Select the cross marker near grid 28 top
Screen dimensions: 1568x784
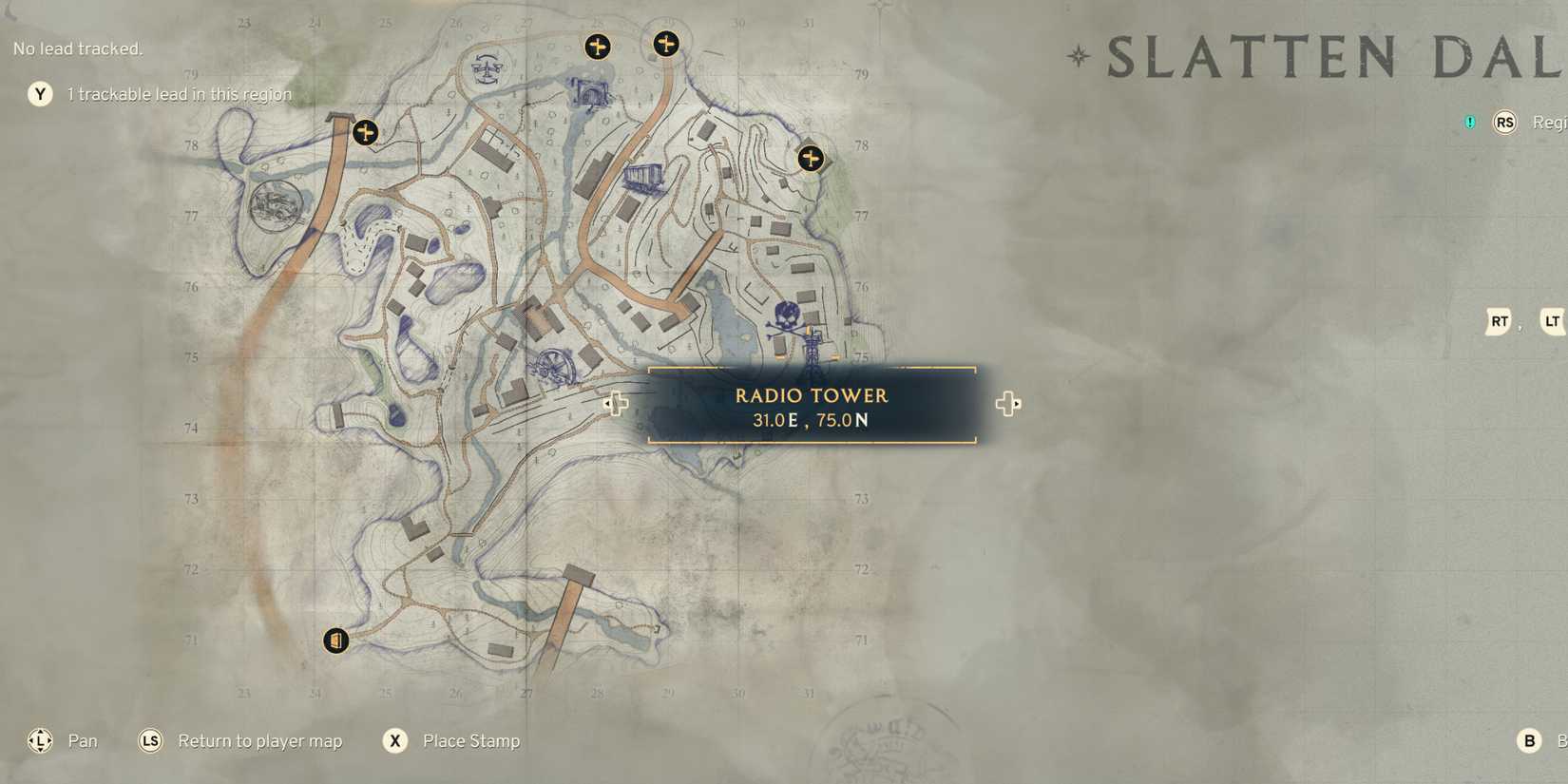point(598,47)
